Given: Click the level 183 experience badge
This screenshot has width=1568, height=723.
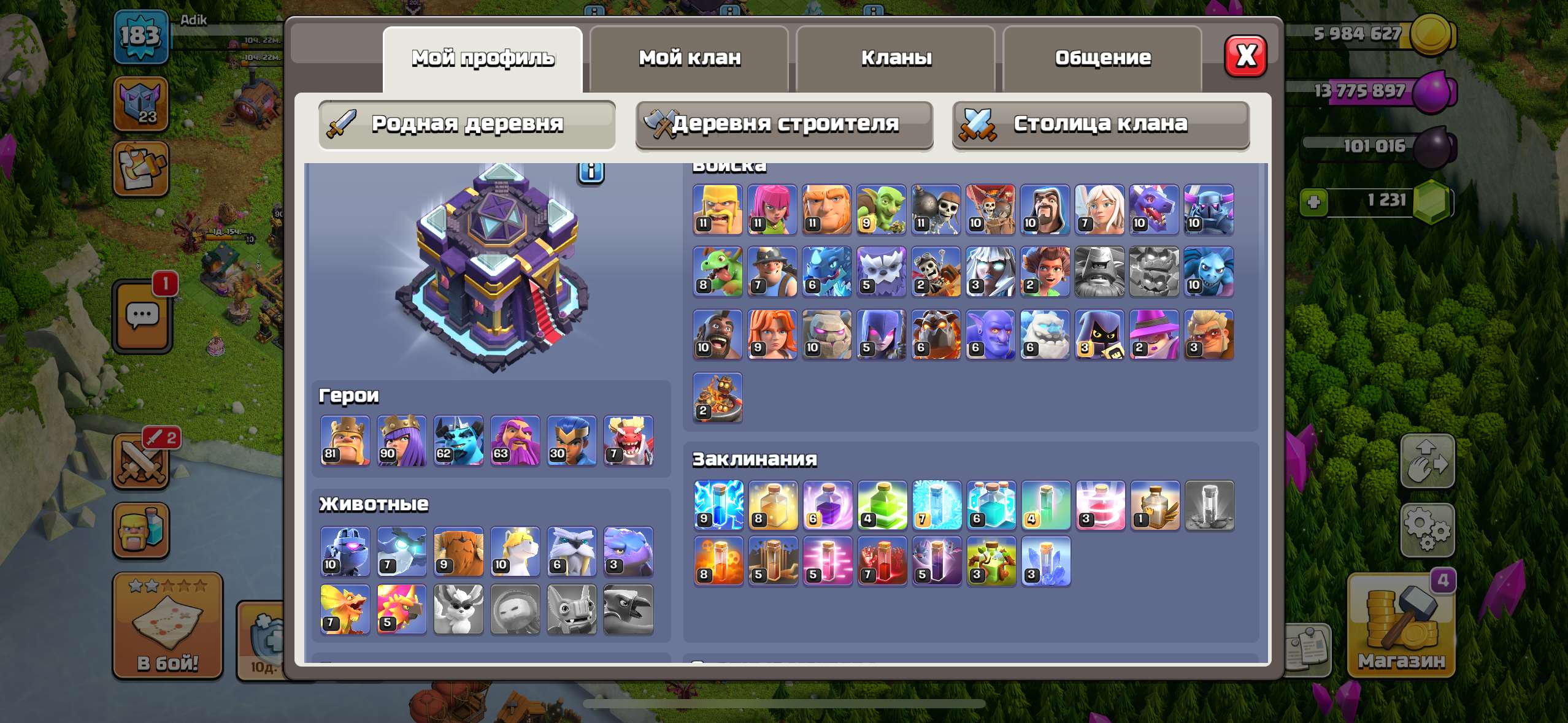Looking at the screenshot, I should pyautogui.click(x=141, y=37).
